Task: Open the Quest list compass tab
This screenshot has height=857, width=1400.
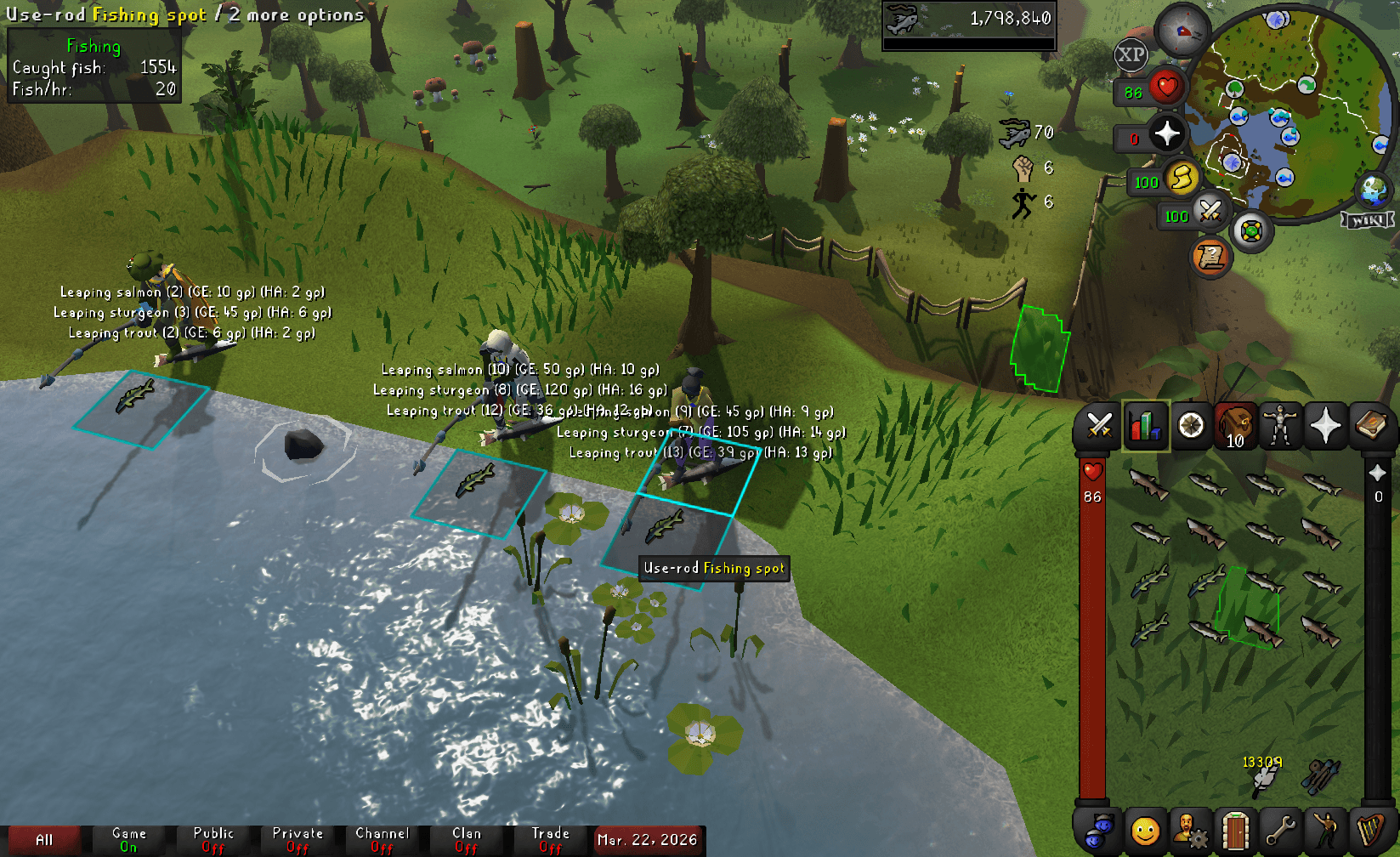Action: click(1192, 426)
